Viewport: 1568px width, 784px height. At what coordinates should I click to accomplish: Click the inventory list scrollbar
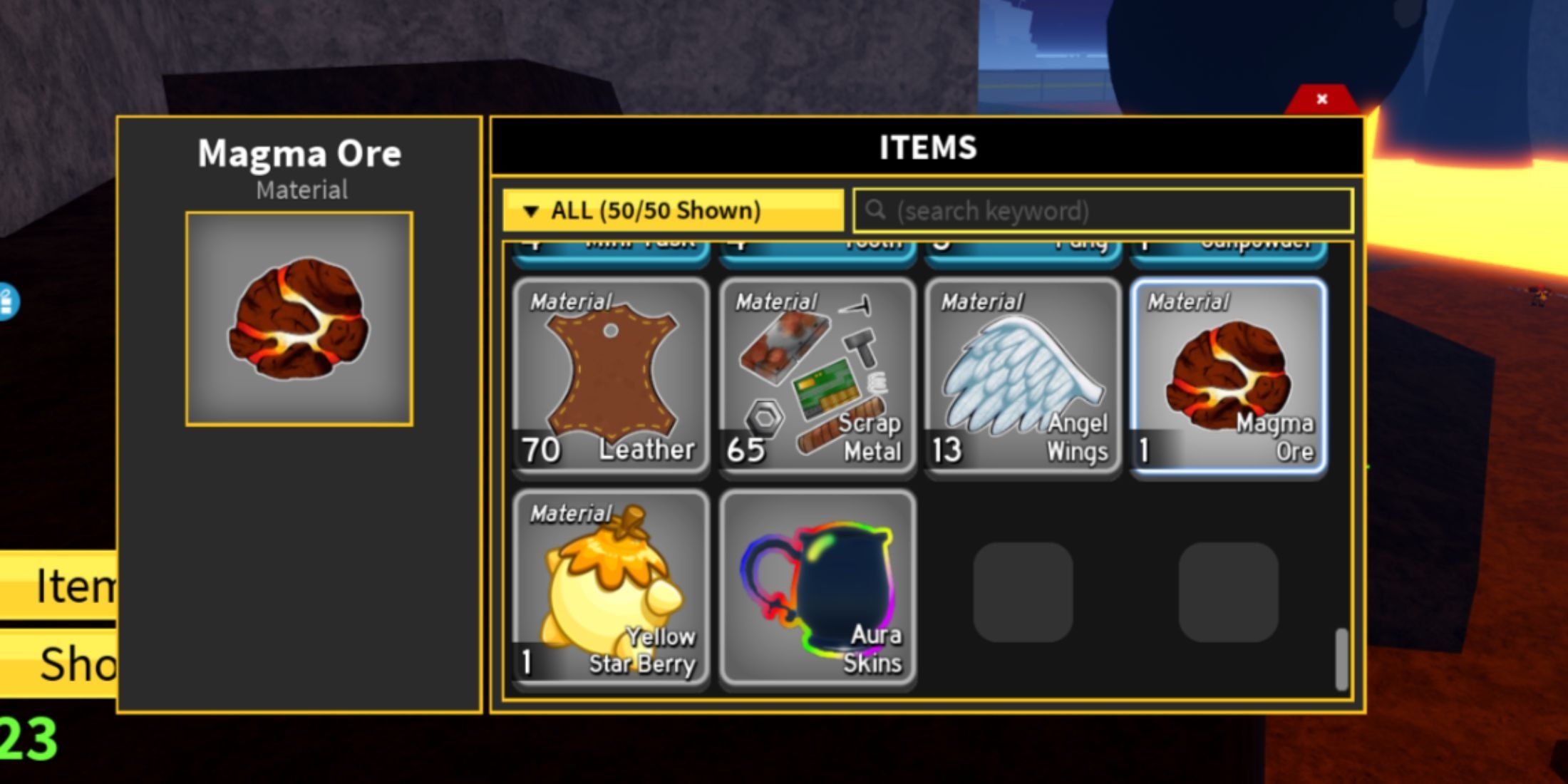coord(1341,659)
